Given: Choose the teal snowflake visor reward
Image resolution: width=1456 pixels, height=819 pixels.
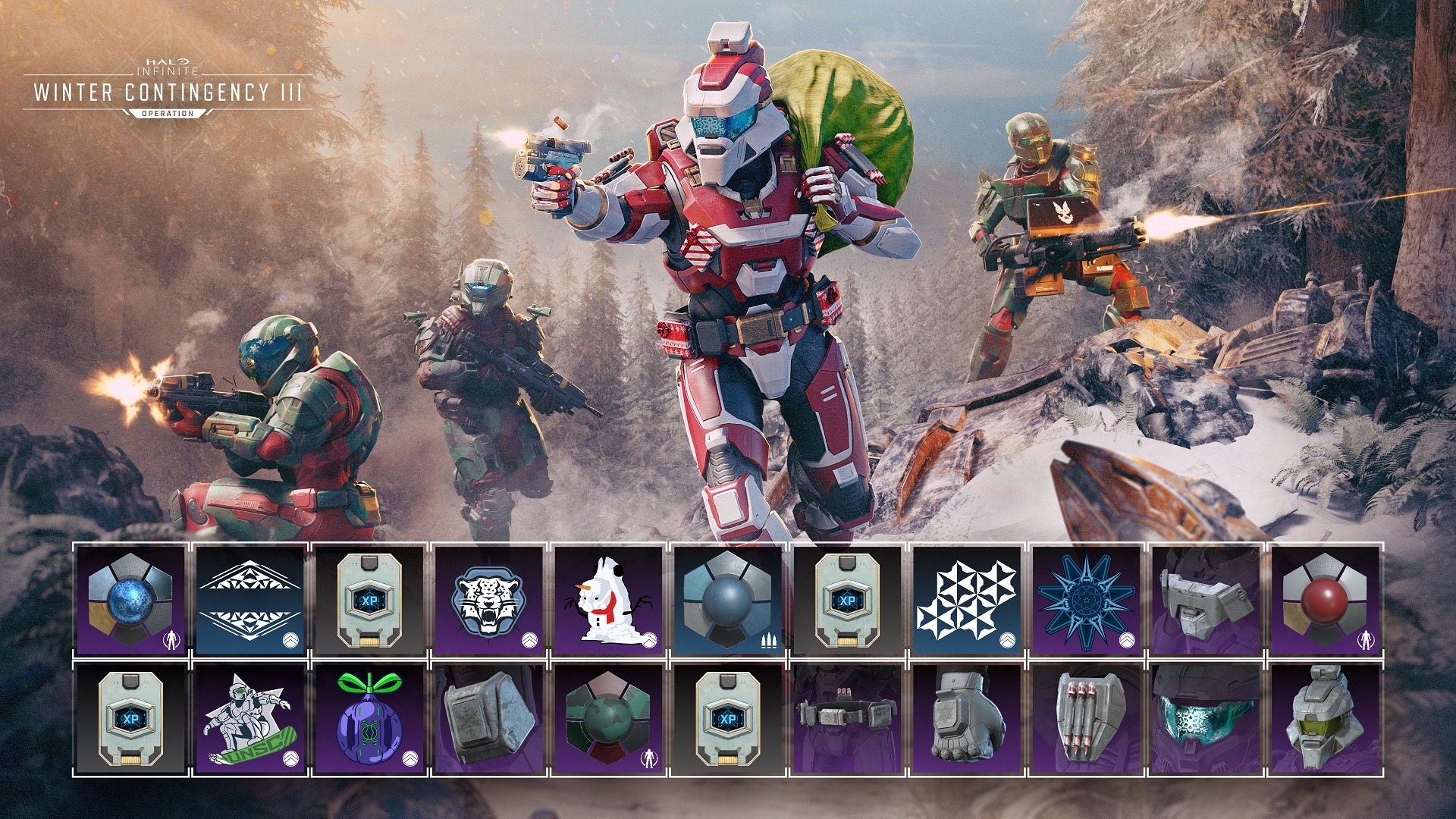Looking at the screenshot, I should coord(1204,719).
